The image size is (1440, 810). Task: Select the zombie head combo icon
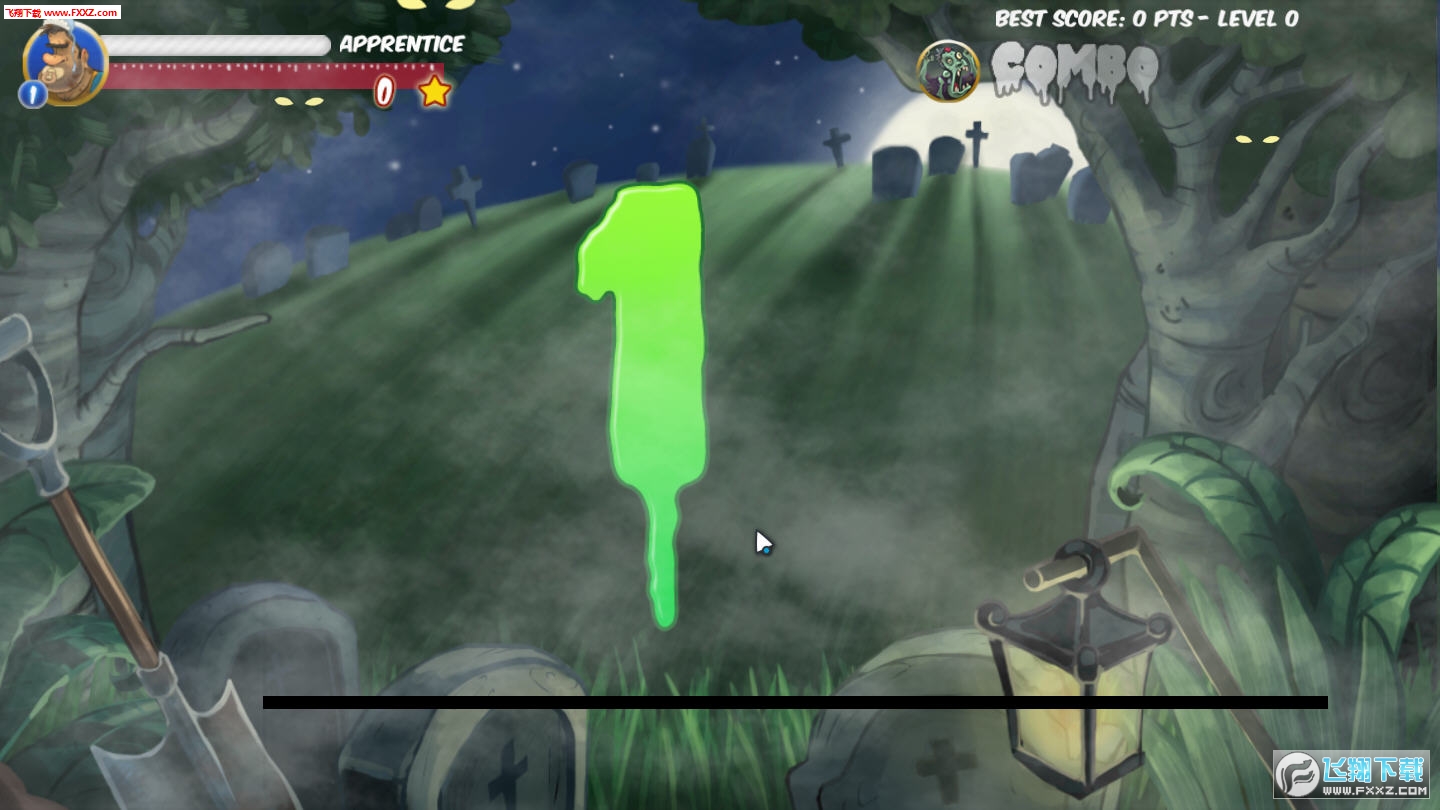tap(947, 71)
